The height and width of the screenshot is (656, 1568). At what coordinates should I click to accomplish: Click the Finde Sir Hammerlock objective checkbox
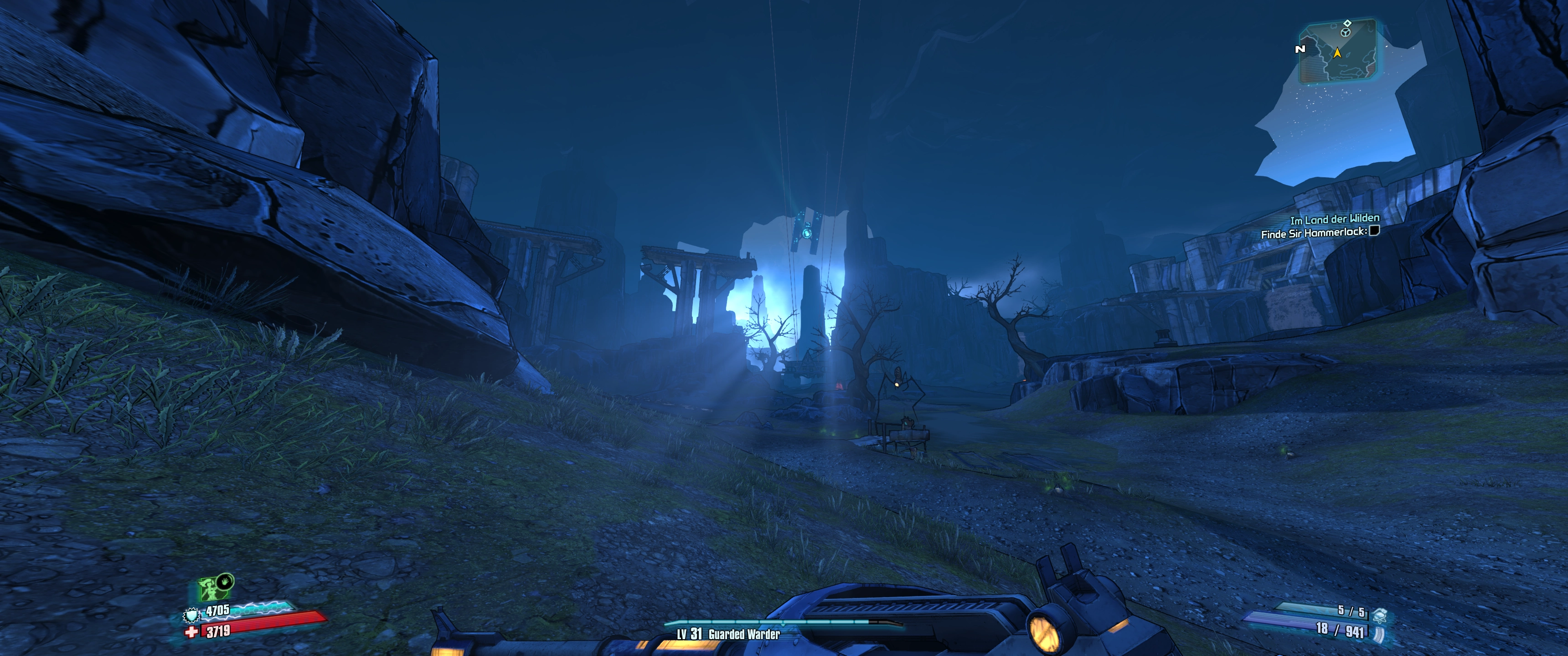[1374, 231]
